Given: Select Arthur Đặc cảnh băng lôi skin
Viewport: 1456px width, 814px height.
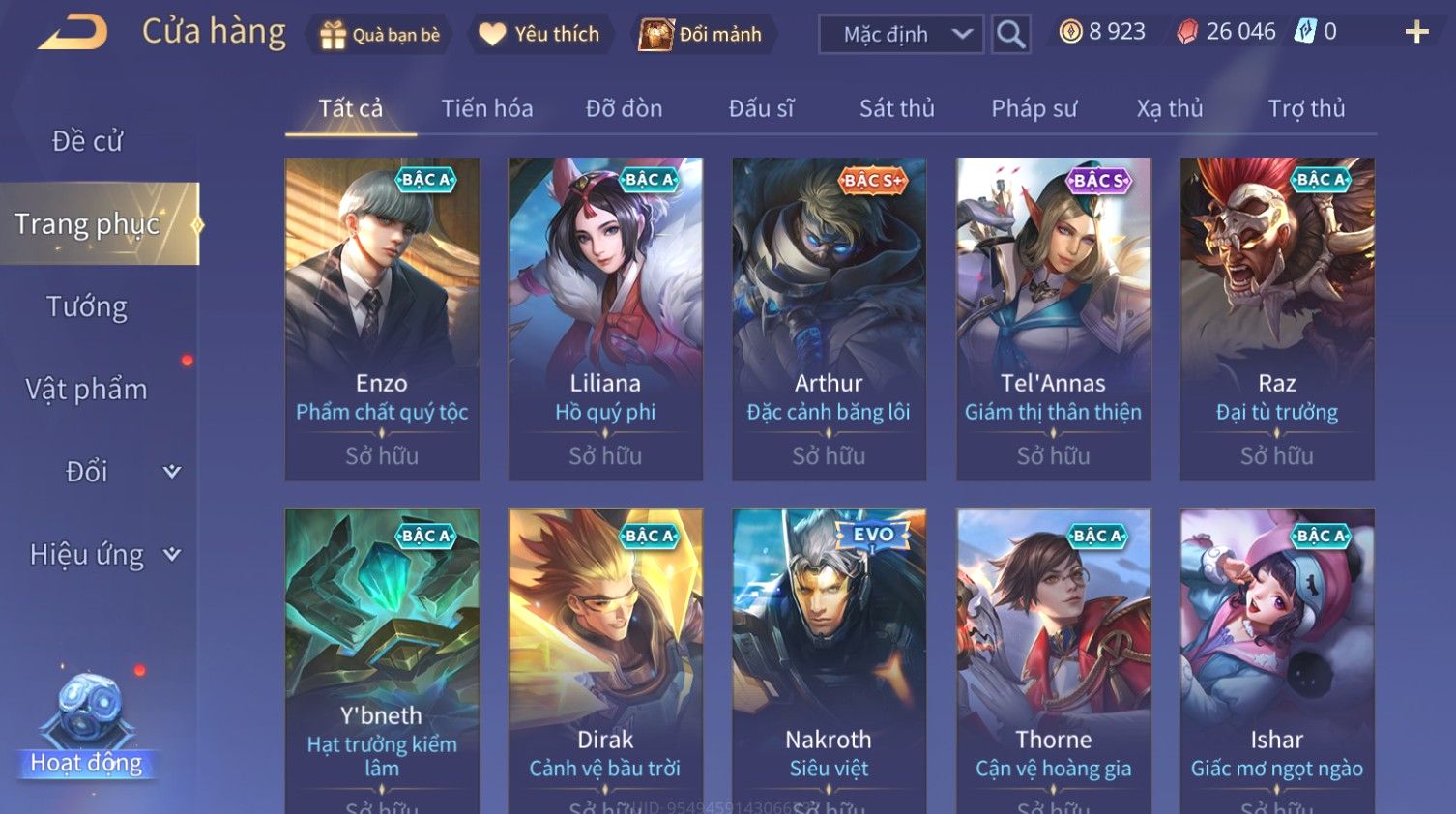Looking at the screenshot, I should 829,319.
